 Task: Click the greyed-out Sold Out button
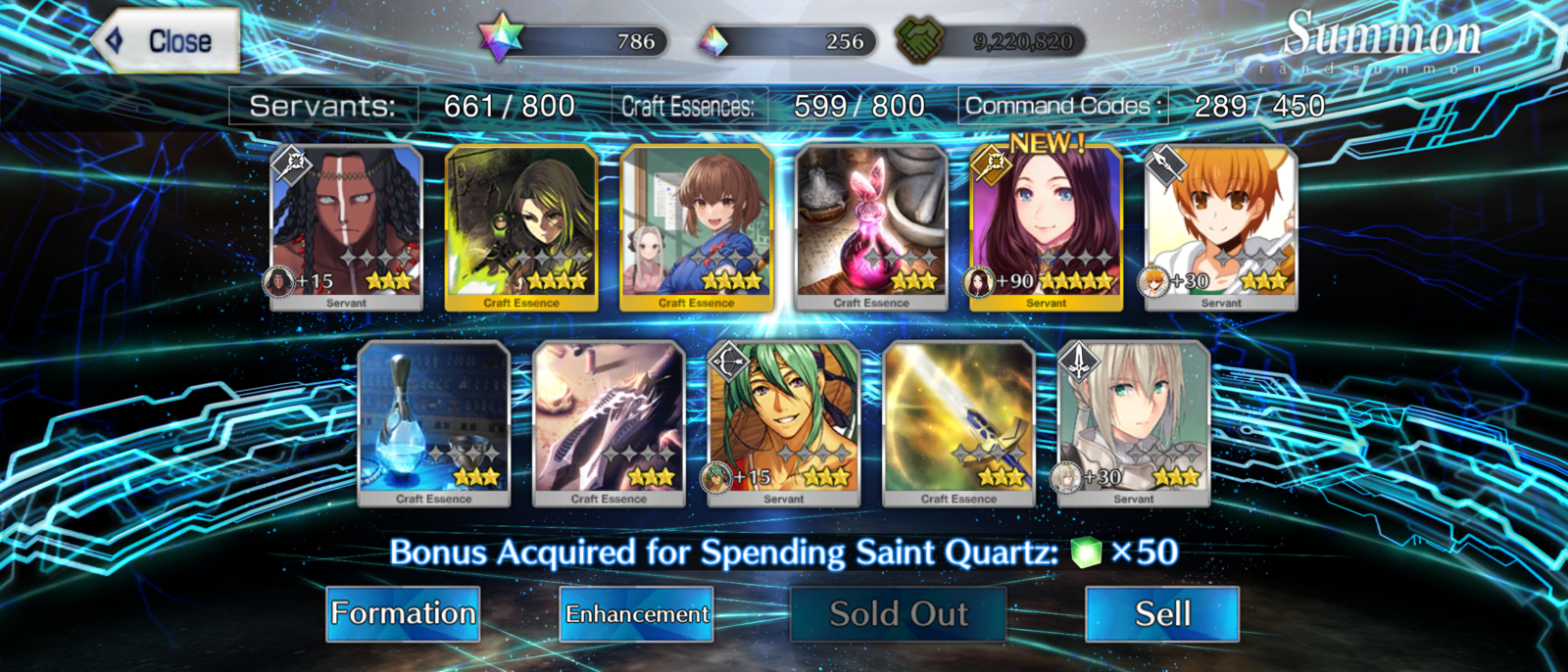(x=898, y=614)
